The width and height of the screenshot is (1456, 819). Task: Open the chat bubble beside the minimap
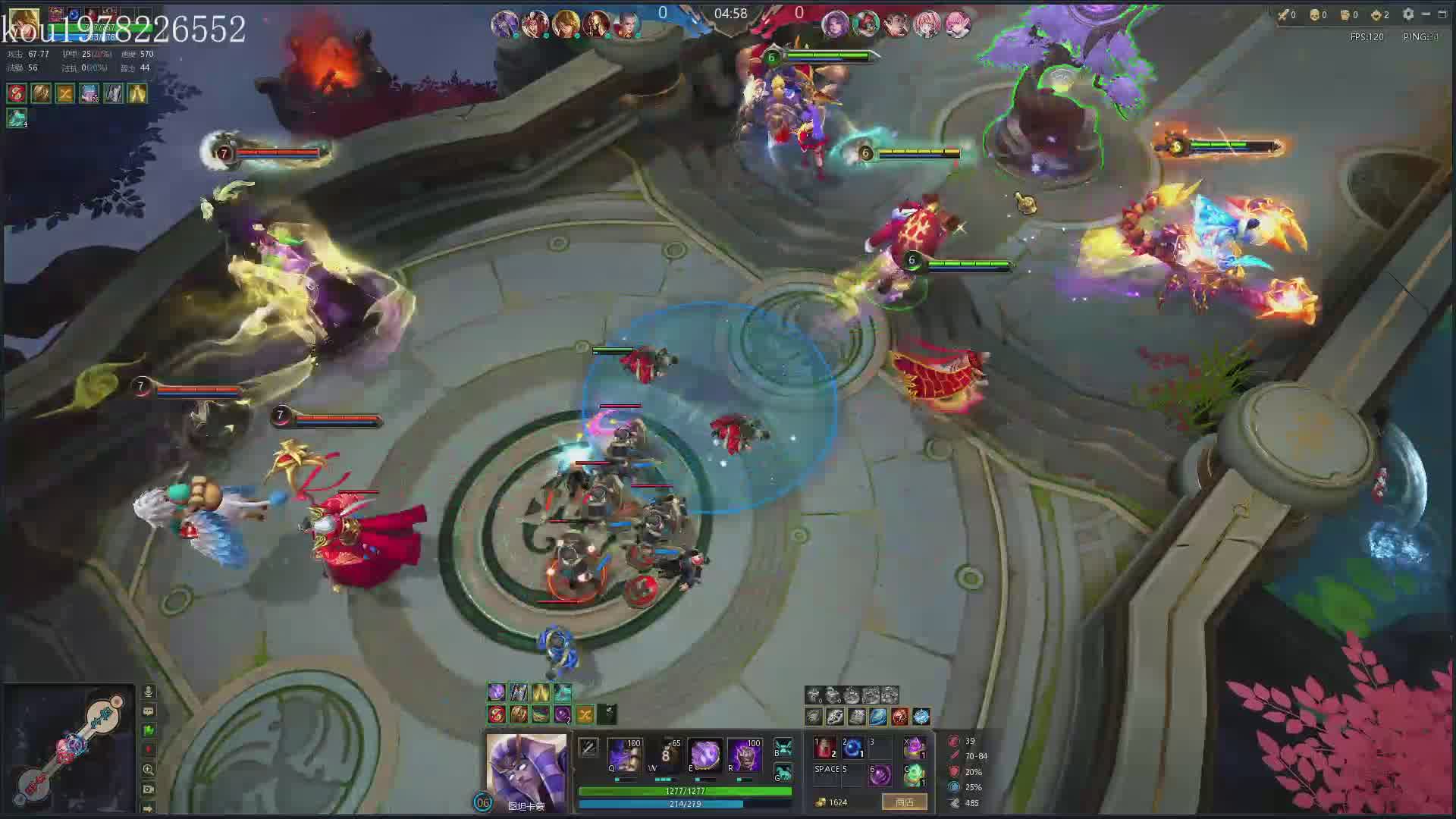pos(149,711)
